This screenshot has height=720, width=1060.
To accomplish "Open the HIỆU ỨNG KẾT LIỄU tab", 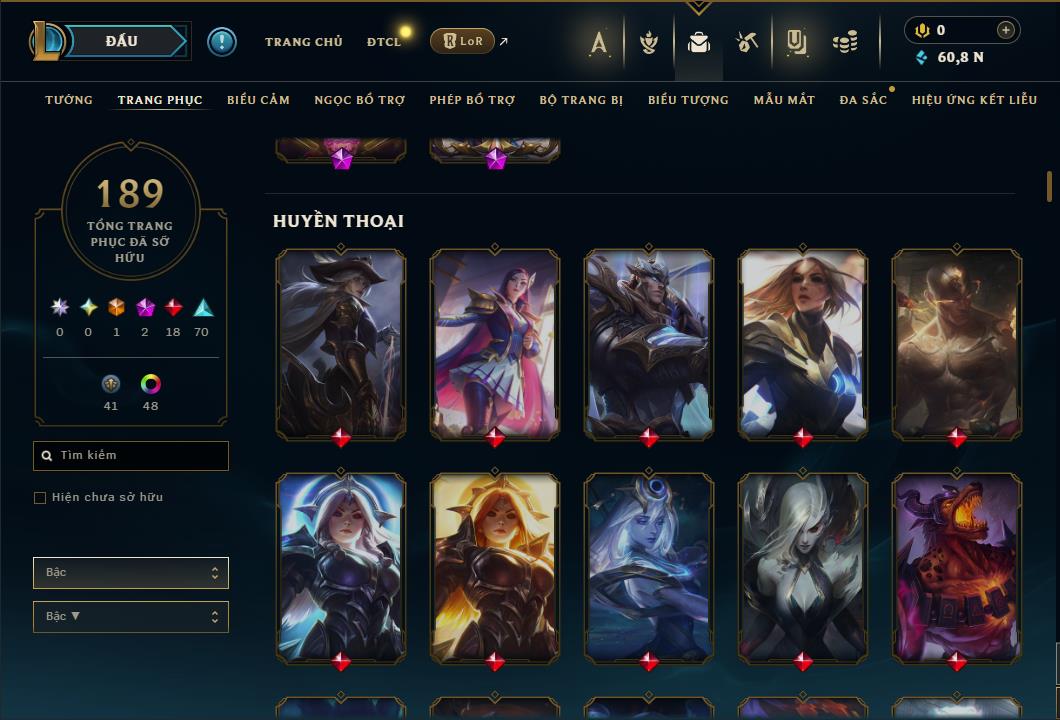I will coord(974,100).
